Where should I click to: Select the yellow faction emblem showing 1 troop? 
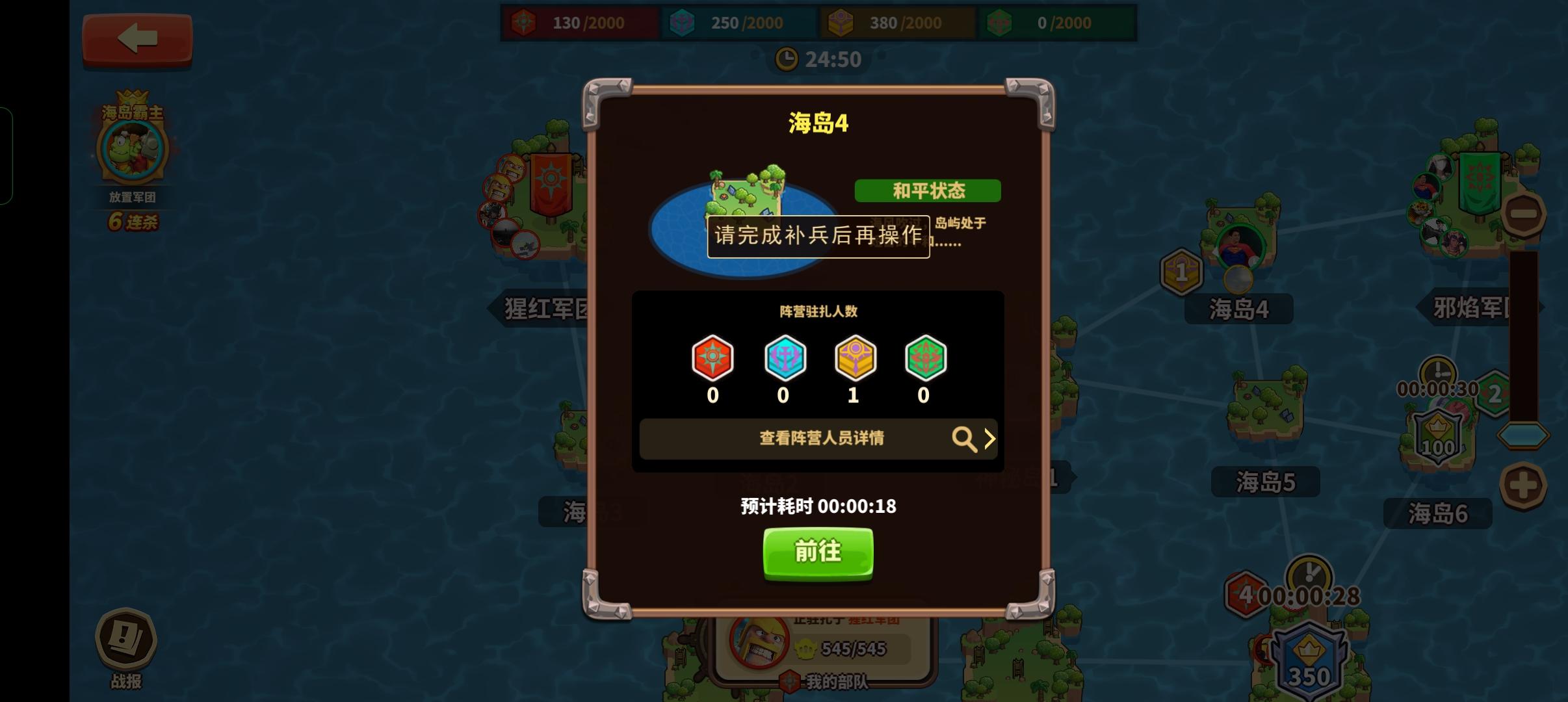click(855, 357)
